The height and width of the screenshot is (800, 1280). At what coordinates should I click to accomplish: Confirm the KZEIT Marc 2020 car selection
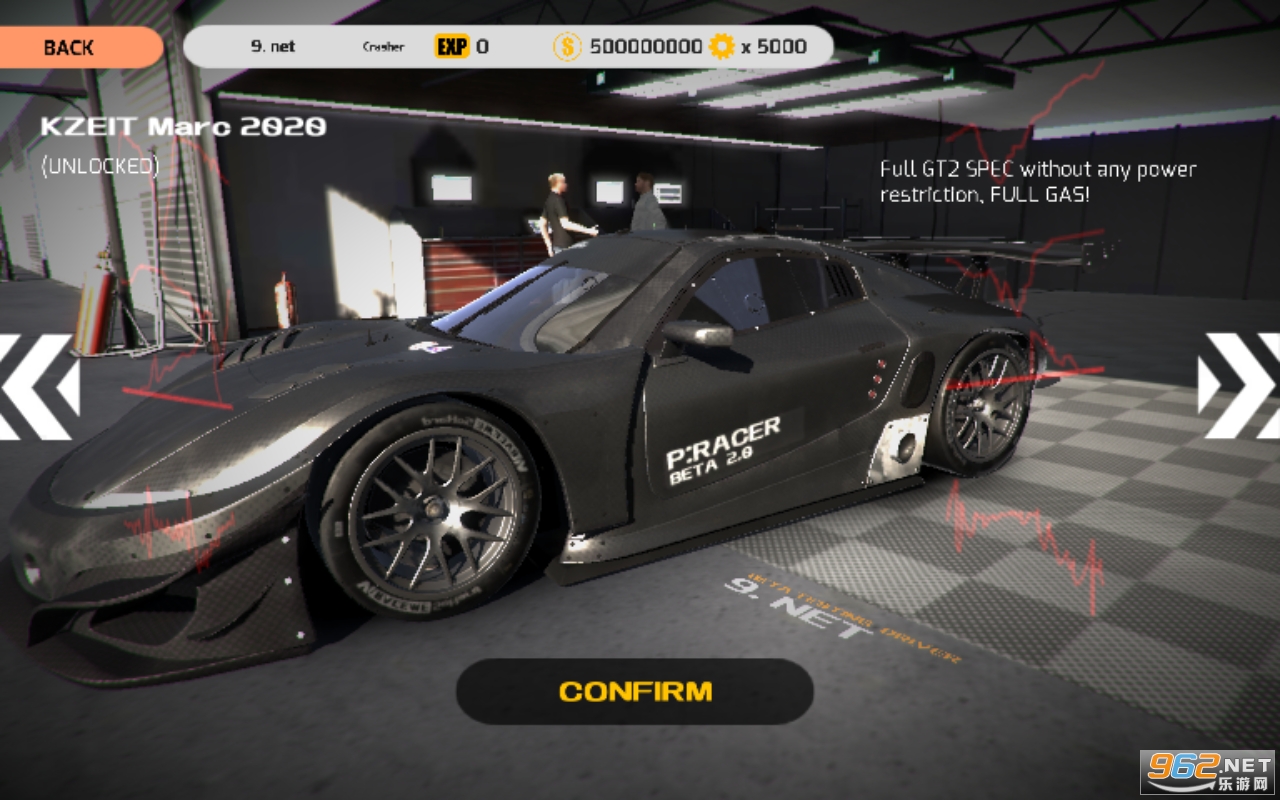tap(635, 691)
